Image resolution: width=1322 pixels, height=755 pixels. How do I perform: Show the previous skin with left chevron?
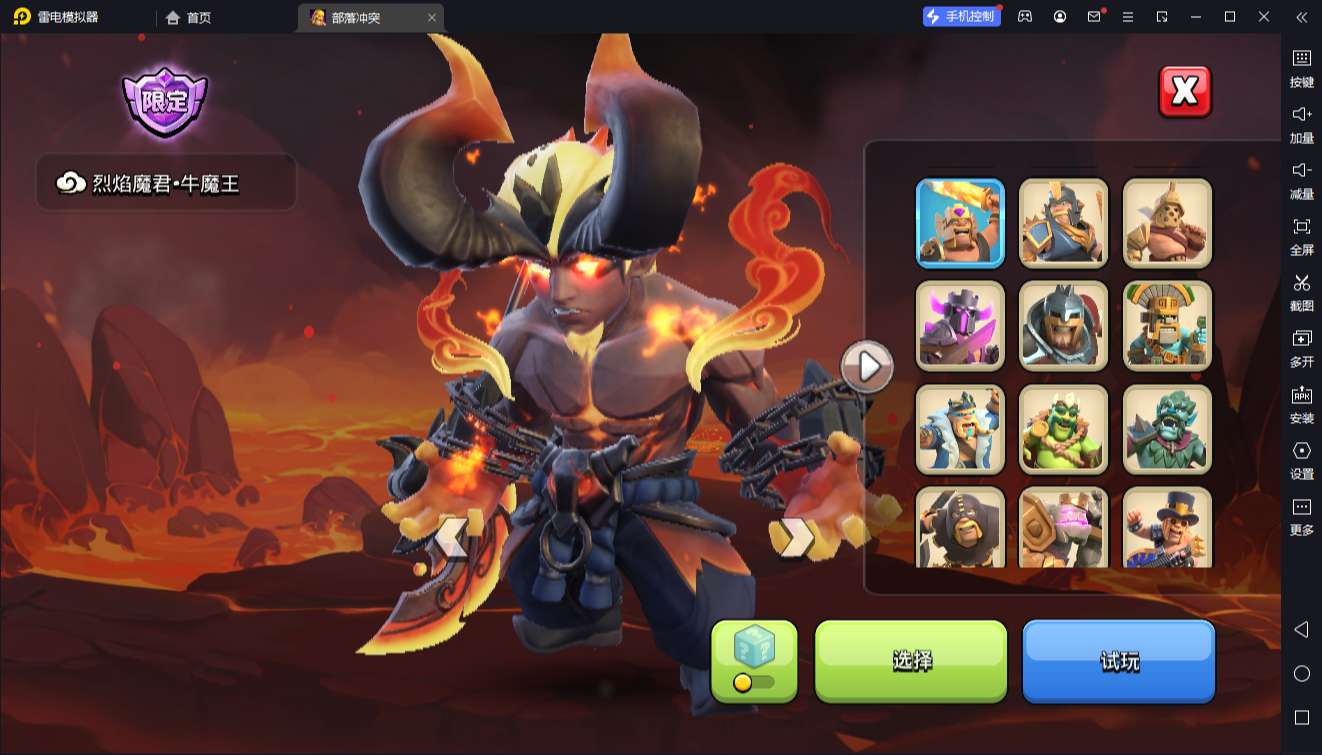pos(451,538)
